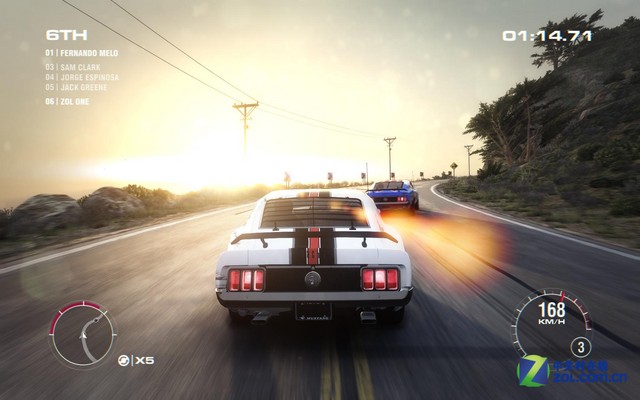Click the gear indicator circle

point(581,347)
